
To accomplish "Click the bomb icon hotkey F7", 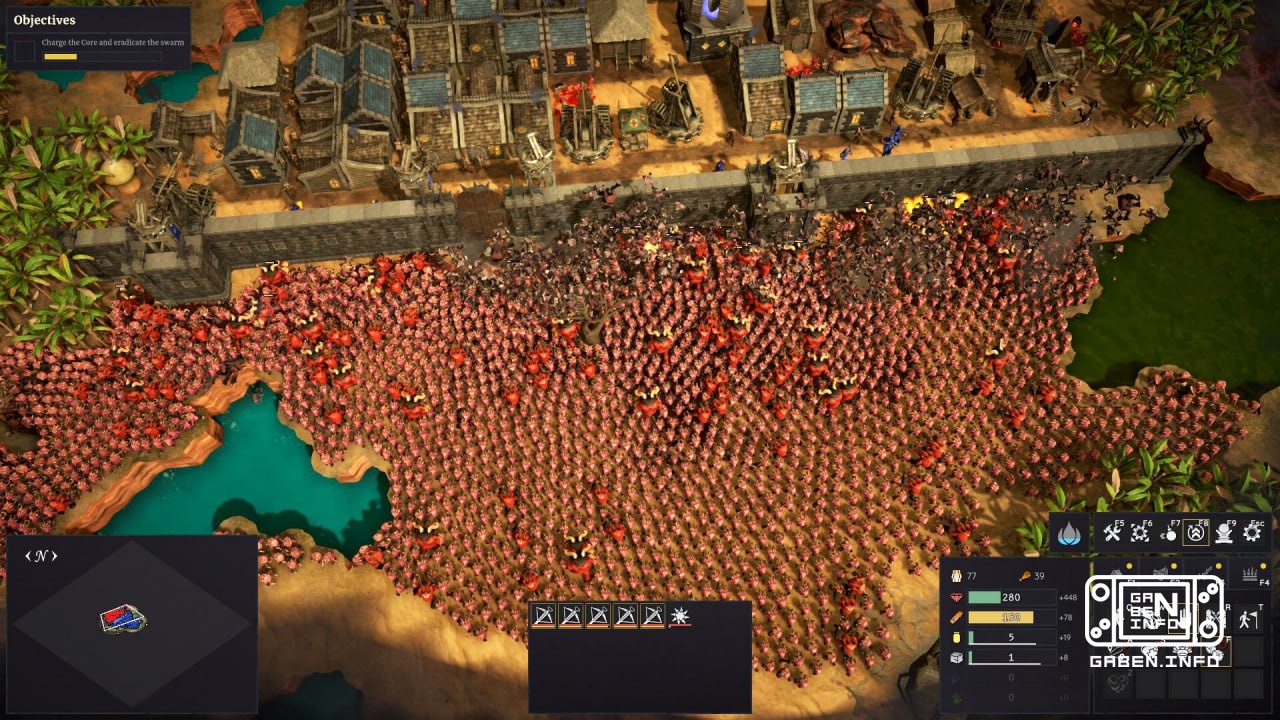I will pos(1170,533).
